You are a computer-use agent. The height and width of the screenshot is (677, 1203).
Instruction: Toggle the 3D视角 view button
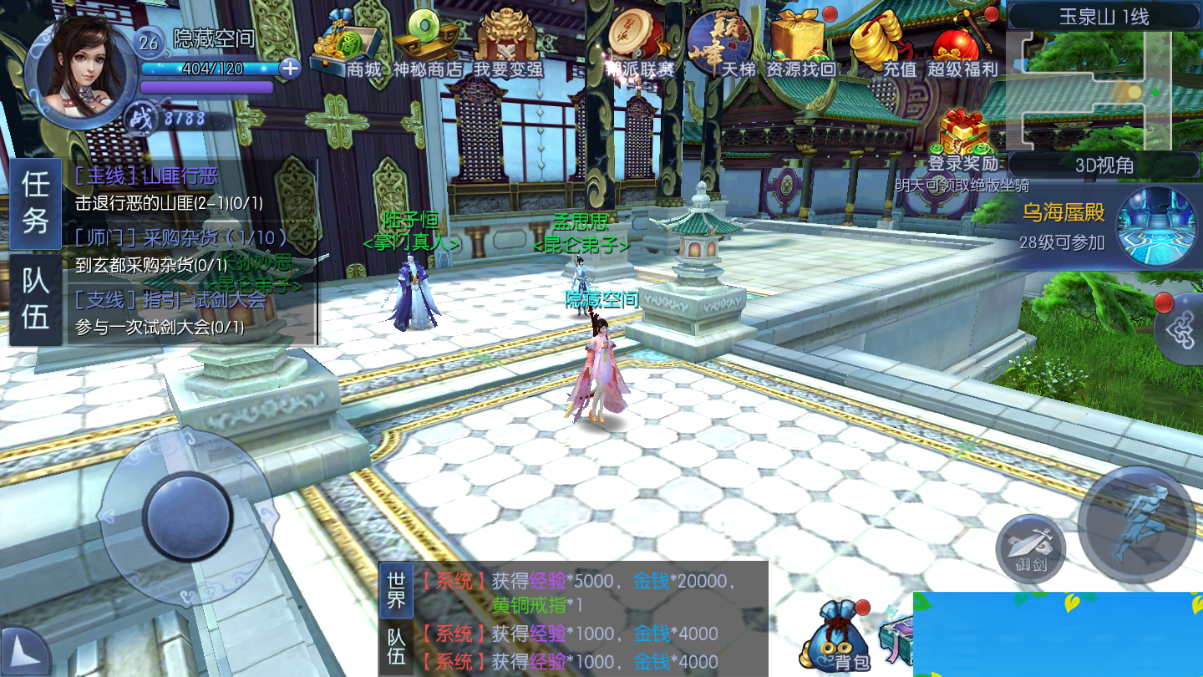pyautogui.click(x=1104, y=165)
